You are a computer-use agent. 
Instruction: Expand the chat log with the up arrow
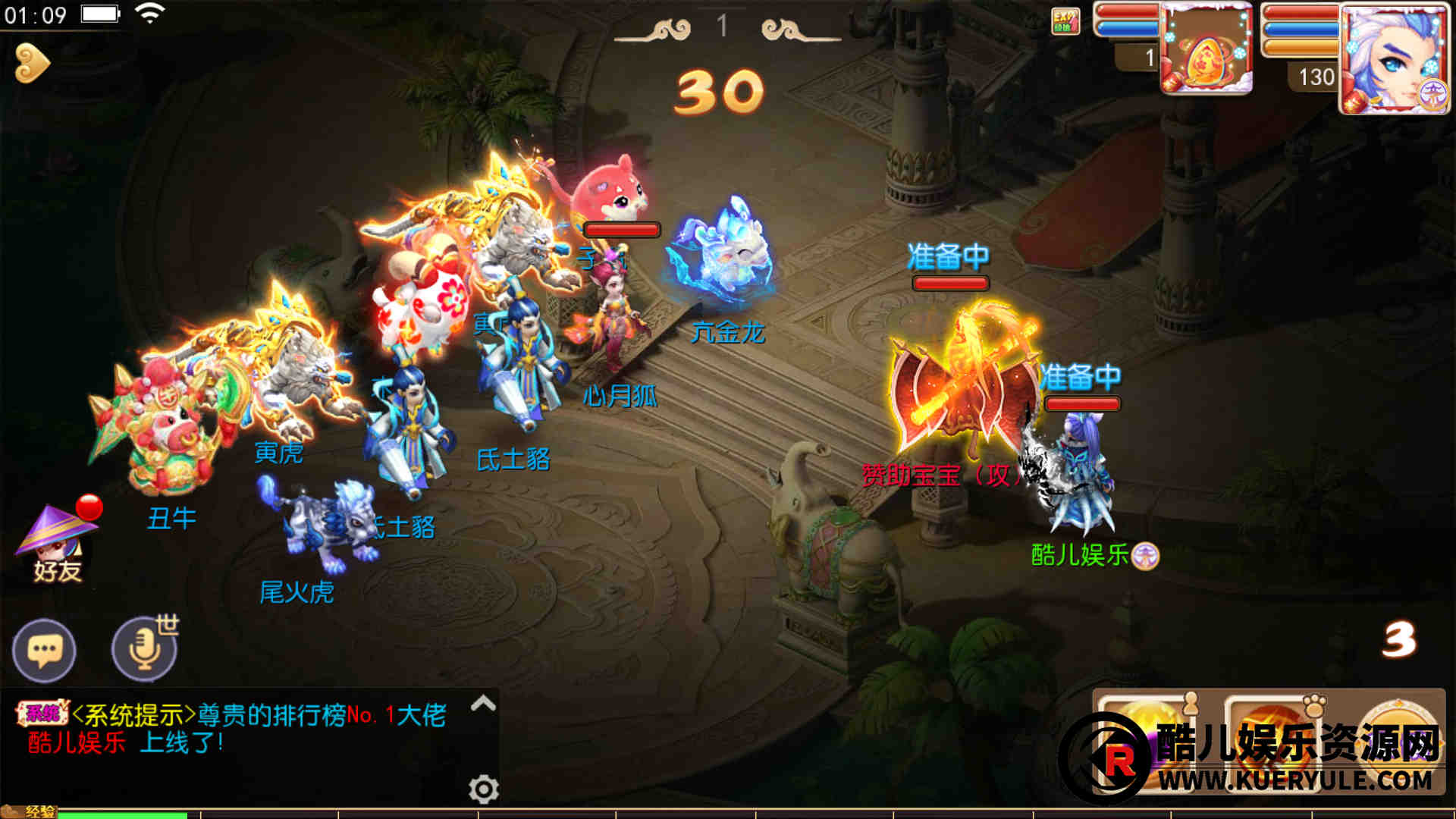tap(483, 704)
